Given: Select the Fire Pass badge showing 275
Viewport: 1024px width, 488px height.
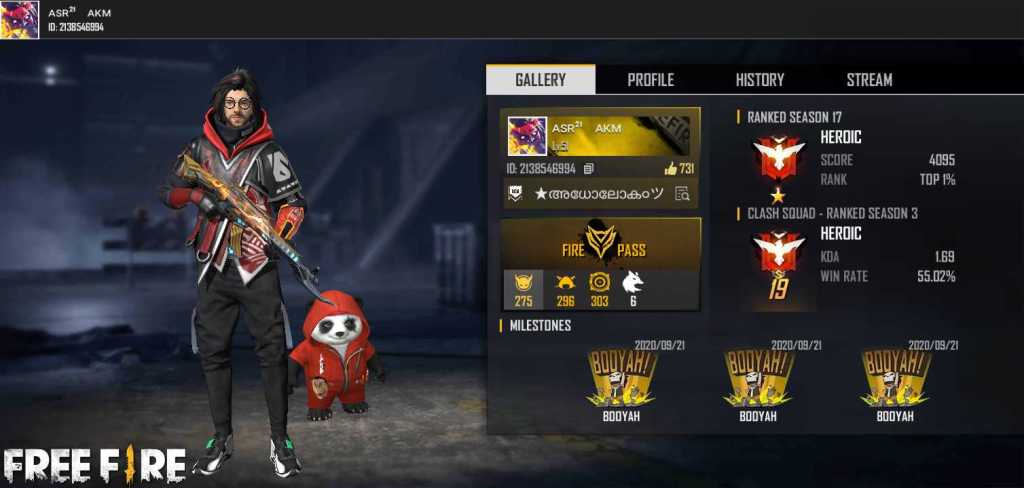Looking at the screenshot, I should [521, 289].
